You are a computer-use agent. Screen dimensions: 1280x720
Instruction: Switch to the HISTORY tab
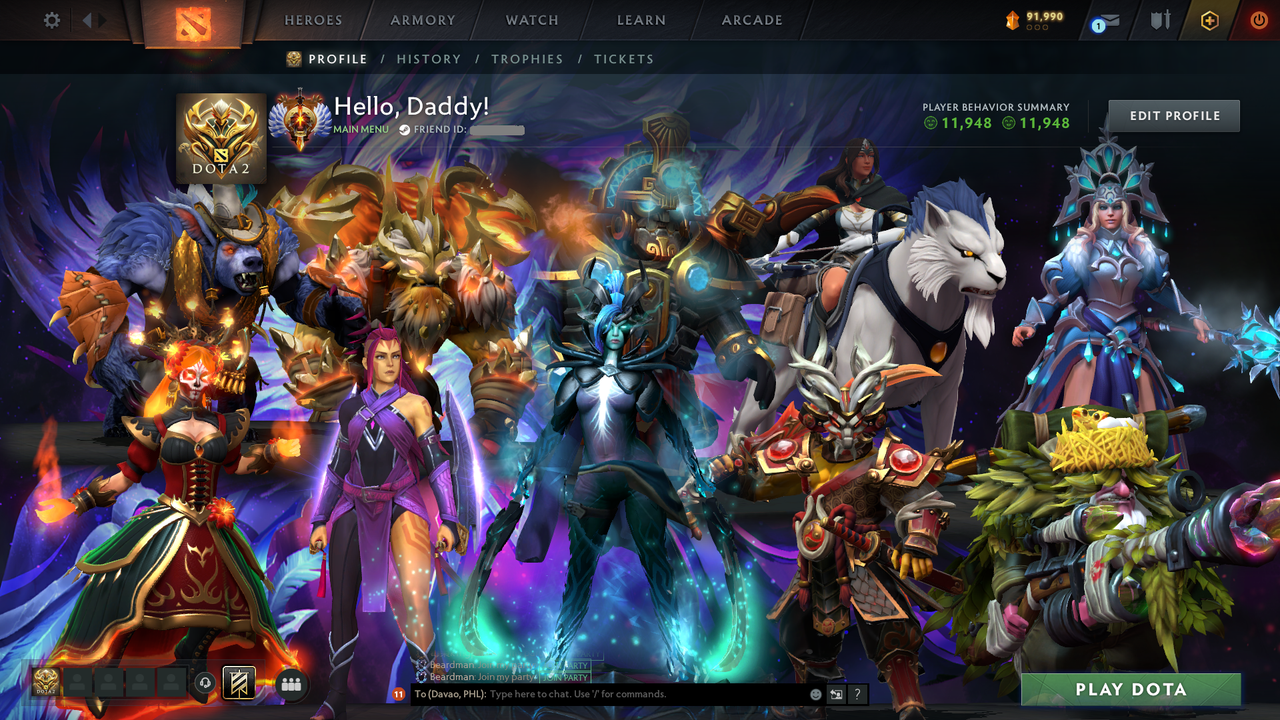(429, 59)
